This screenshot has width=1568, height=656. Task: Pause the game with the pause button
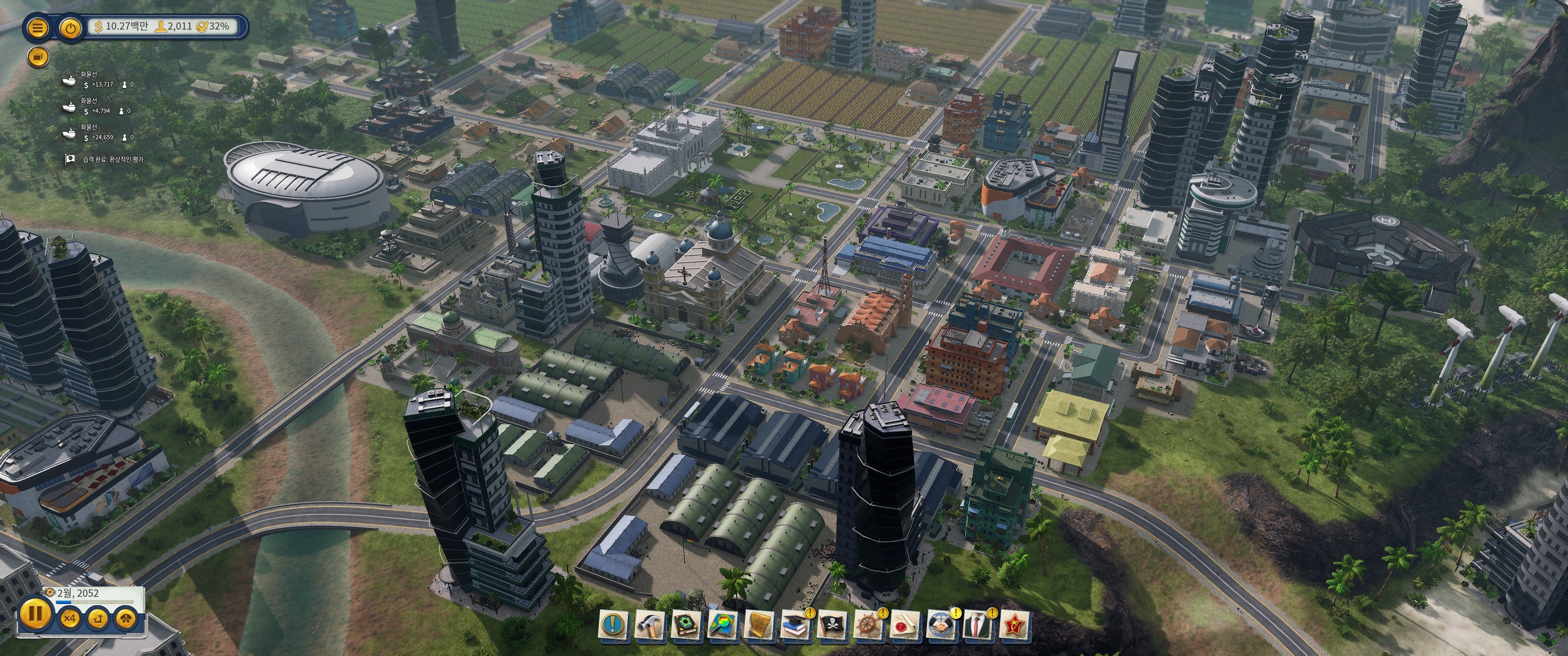pyautogui.click(x=35, y=613)
